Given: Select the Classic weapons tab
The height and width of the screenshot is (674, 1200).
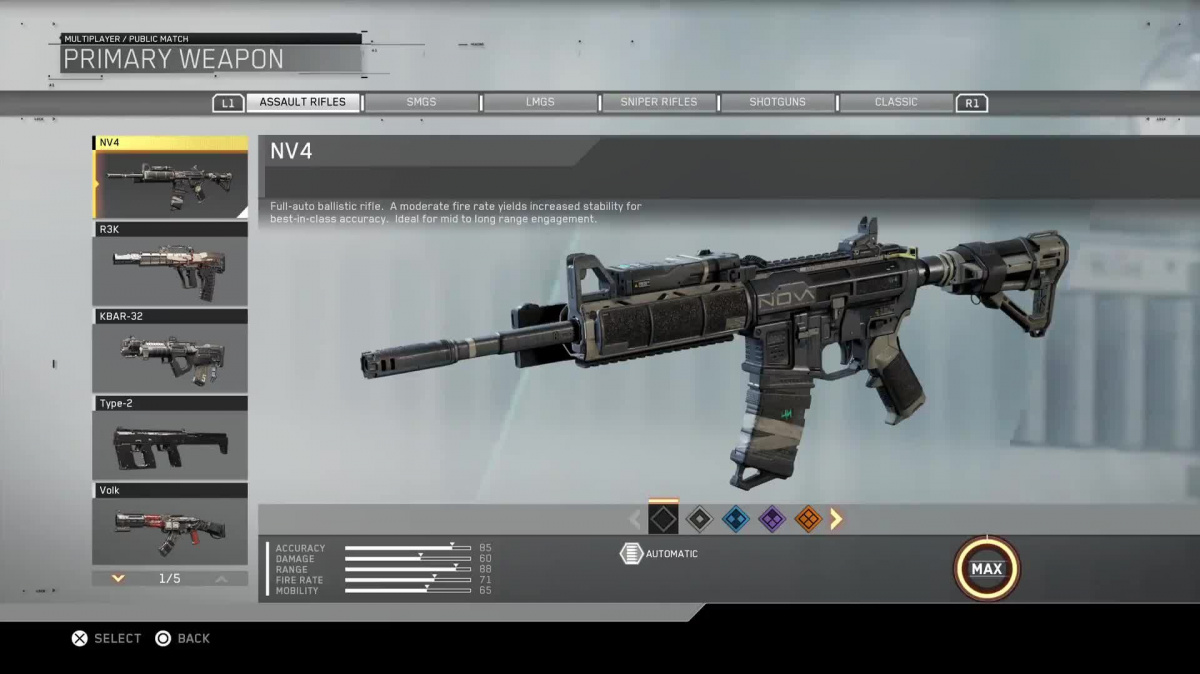Looking at the screenshot, I should (x=896, y=102).
